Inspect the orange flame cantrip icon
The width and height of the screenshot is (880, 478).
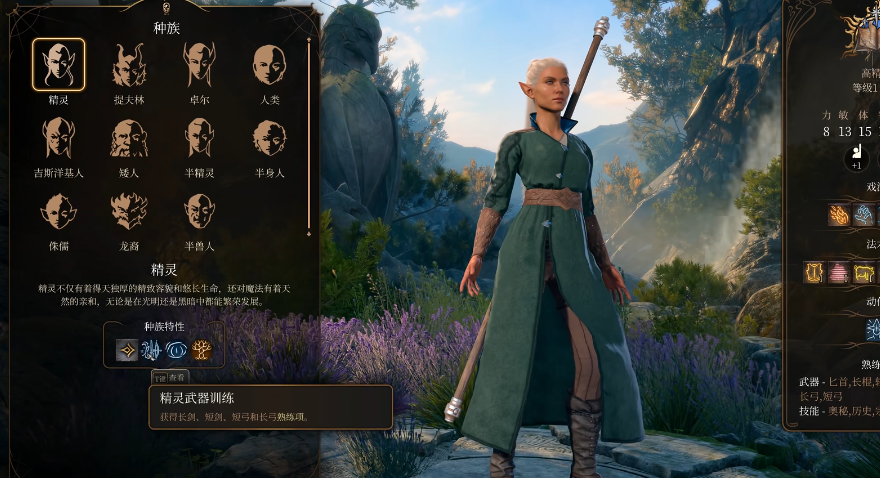838,214
